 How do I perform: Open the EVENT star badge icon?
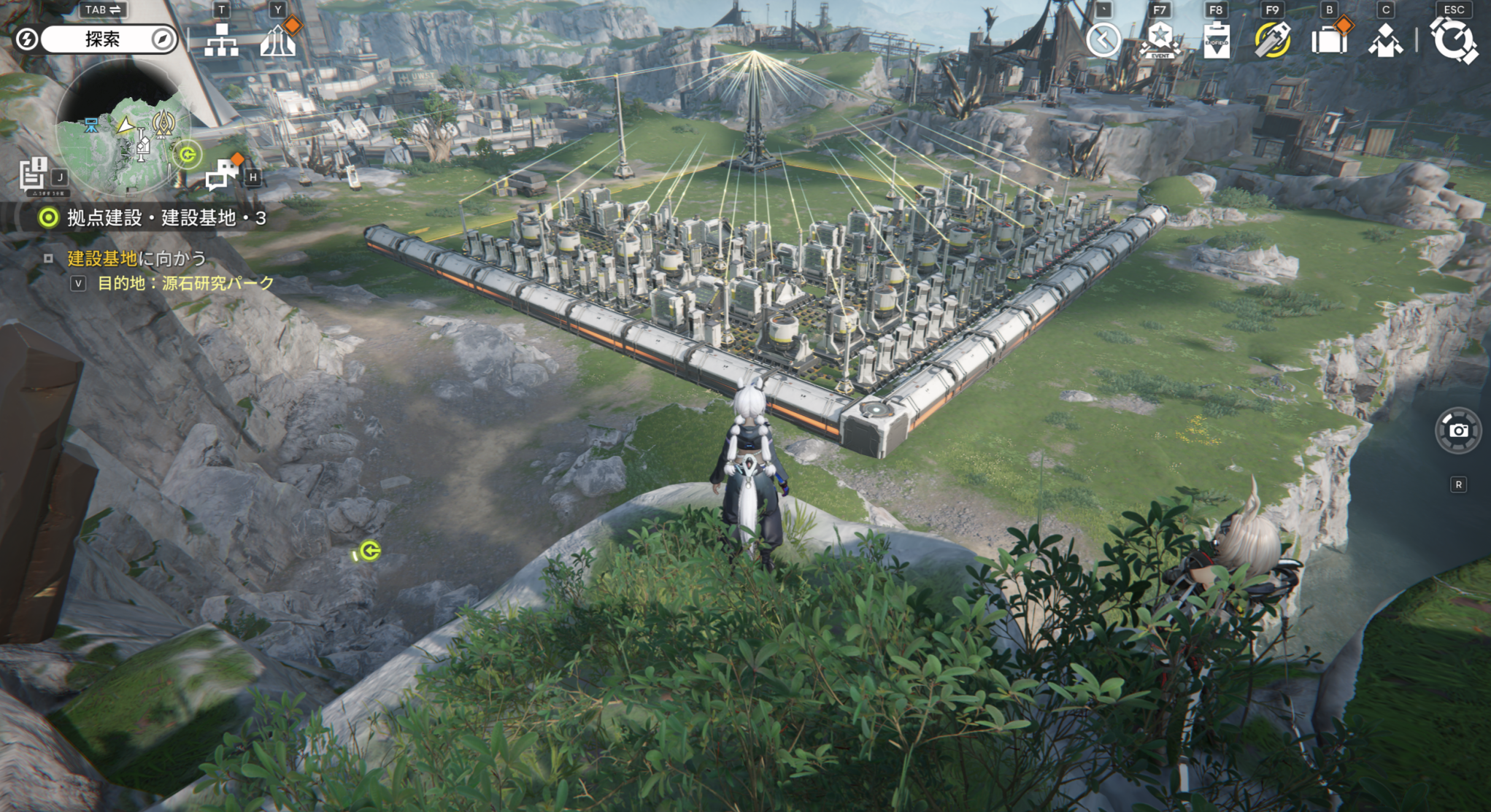[x=1160, y=39]
